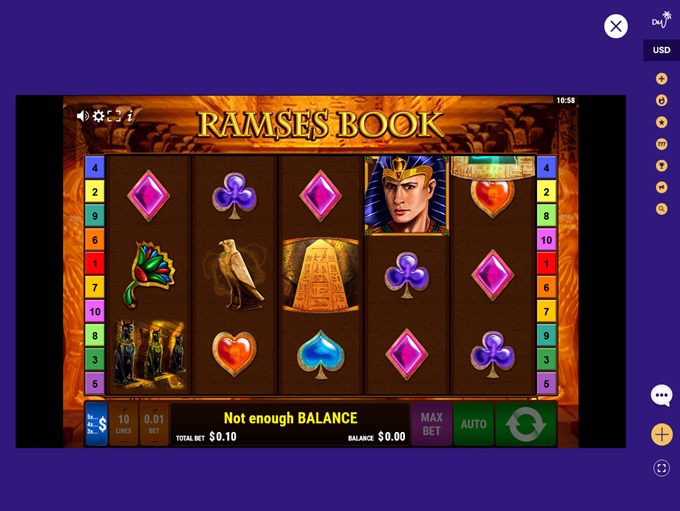Open game settings via the gear icon
The width and height of the screenshot is (680, 511).
98,116
